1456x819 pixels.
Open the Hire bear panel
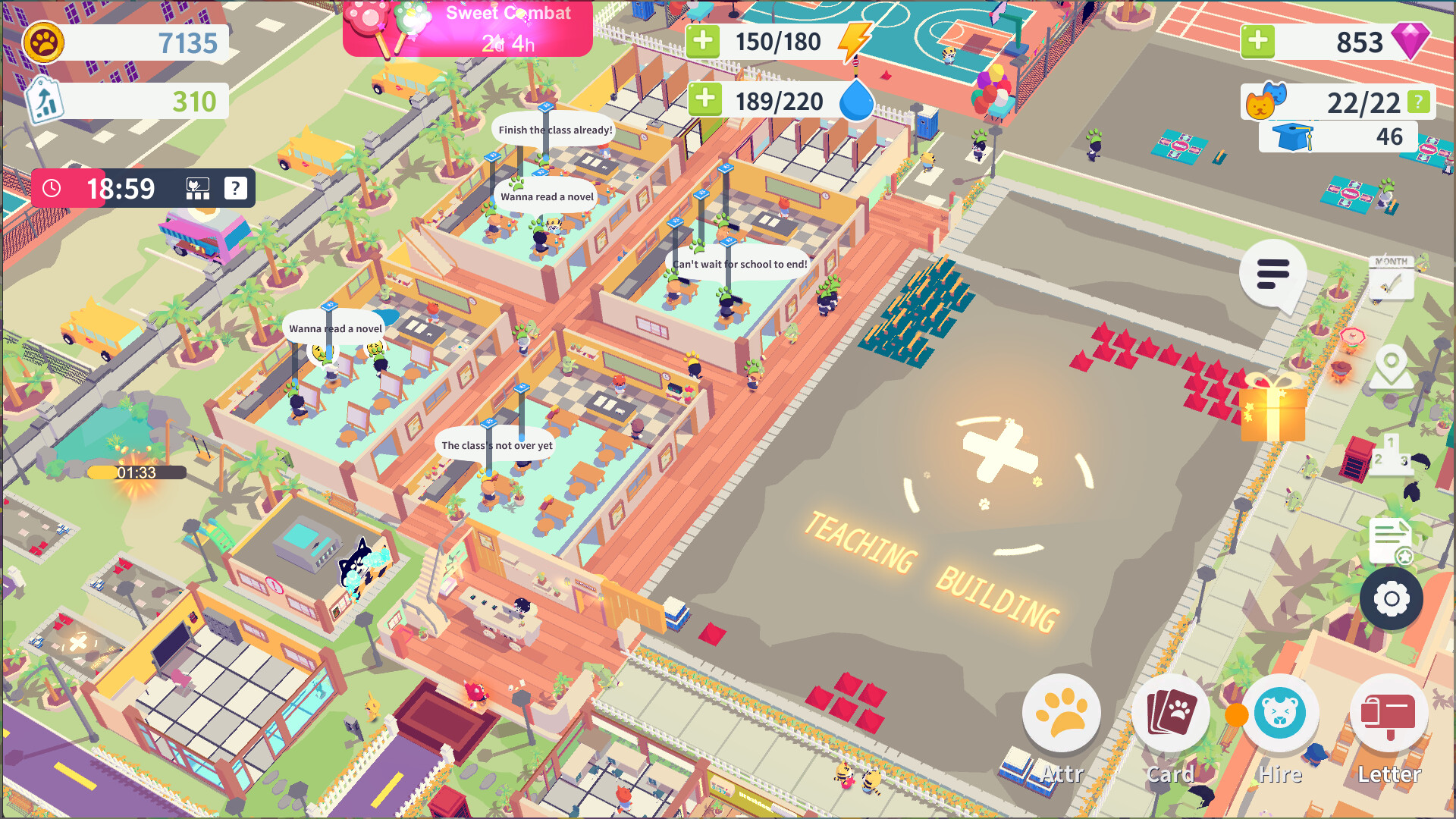(1280, 713)
